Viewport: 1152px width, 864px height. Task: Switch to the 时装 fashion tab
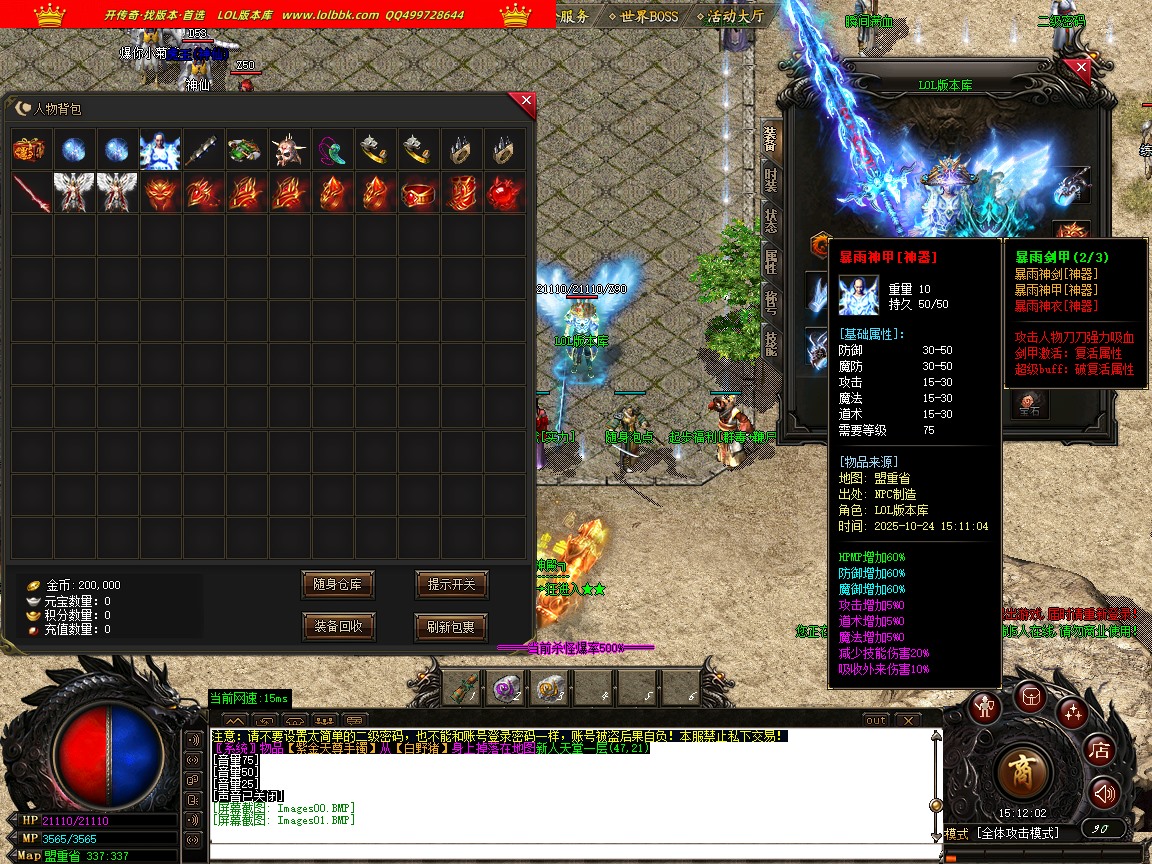(770, 180)
